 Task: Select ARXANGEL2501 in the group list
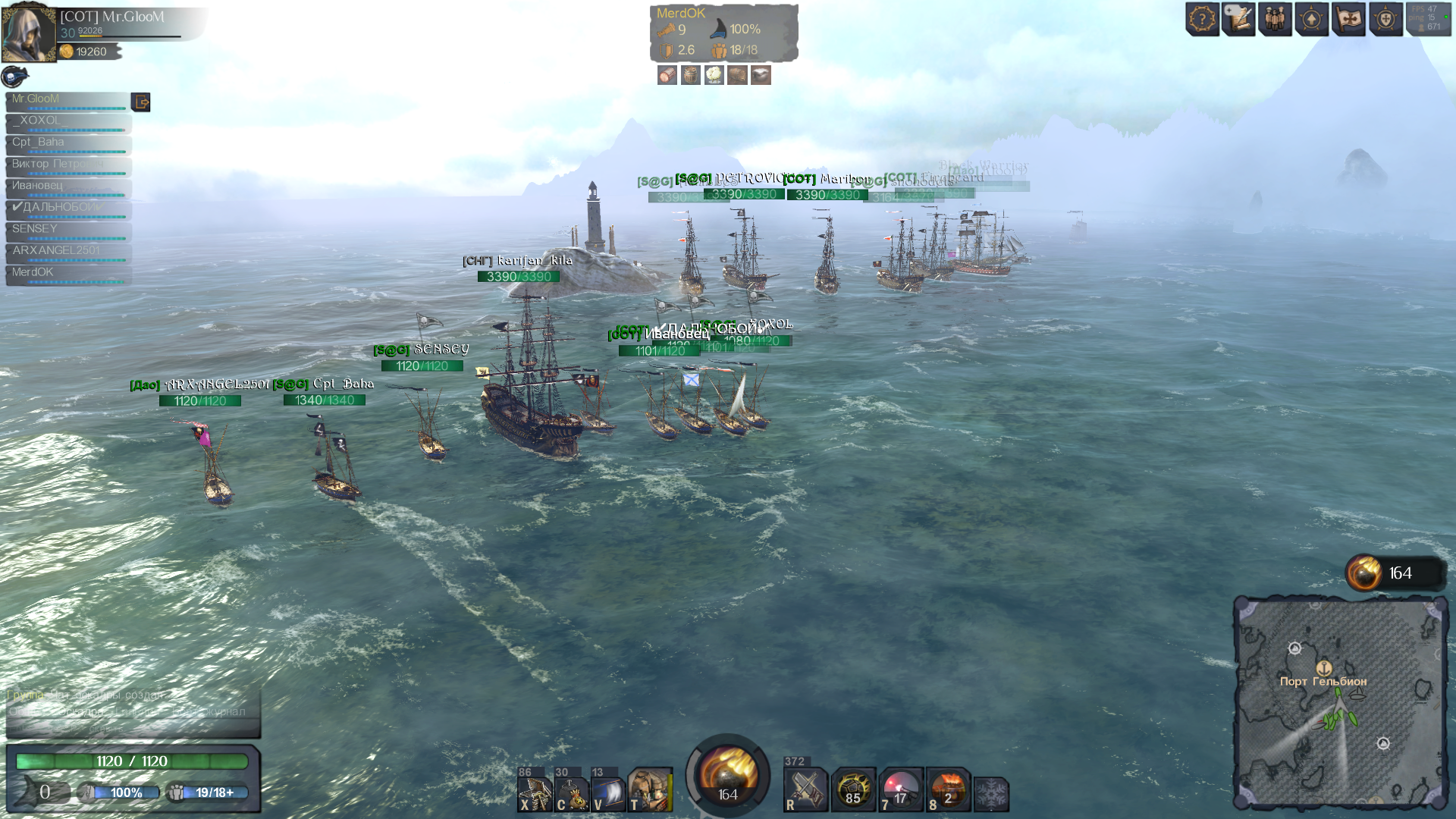coord(68,252)
